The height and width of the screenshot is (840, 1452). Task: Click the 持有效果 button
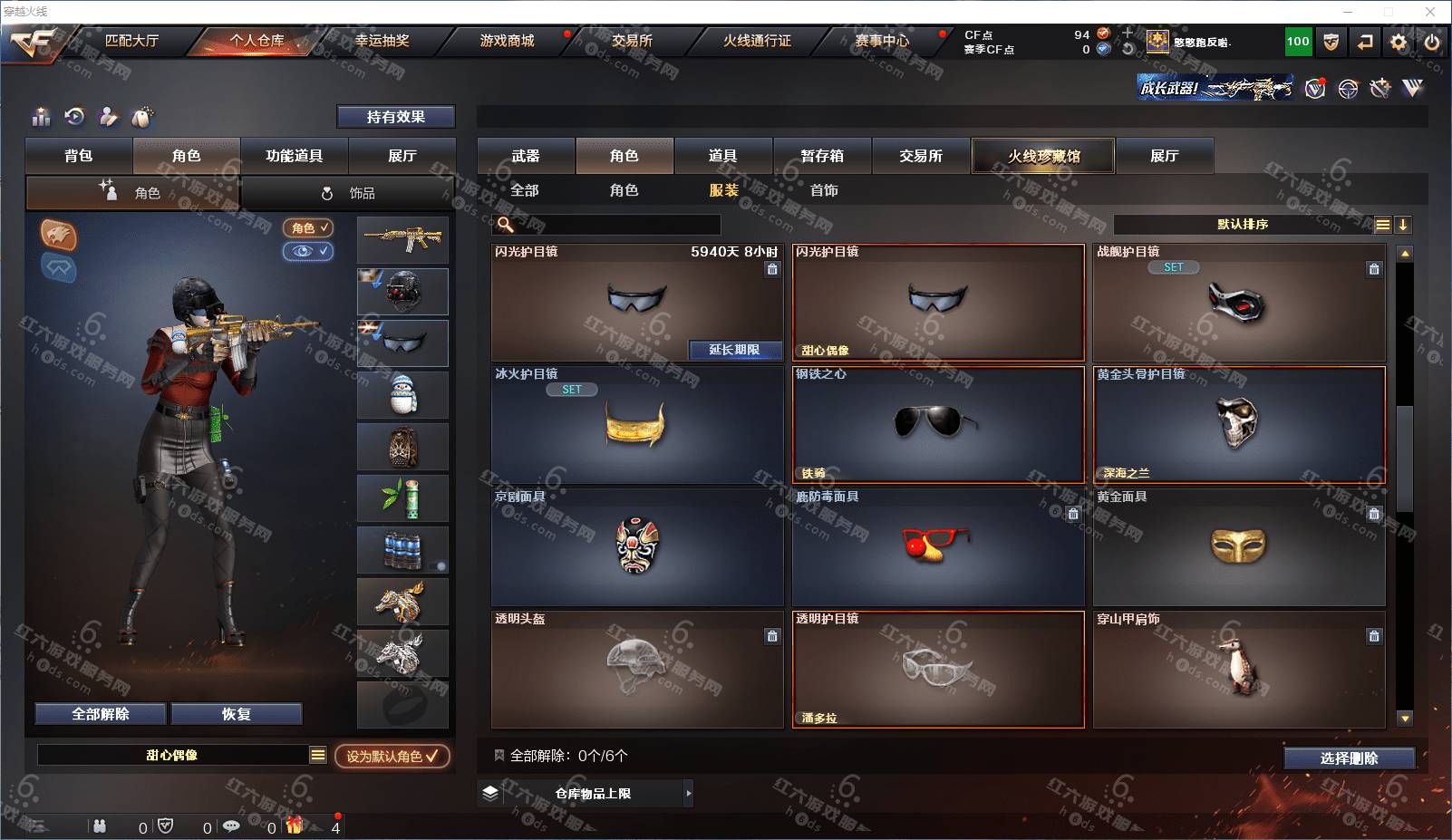[x=395, y=117]
